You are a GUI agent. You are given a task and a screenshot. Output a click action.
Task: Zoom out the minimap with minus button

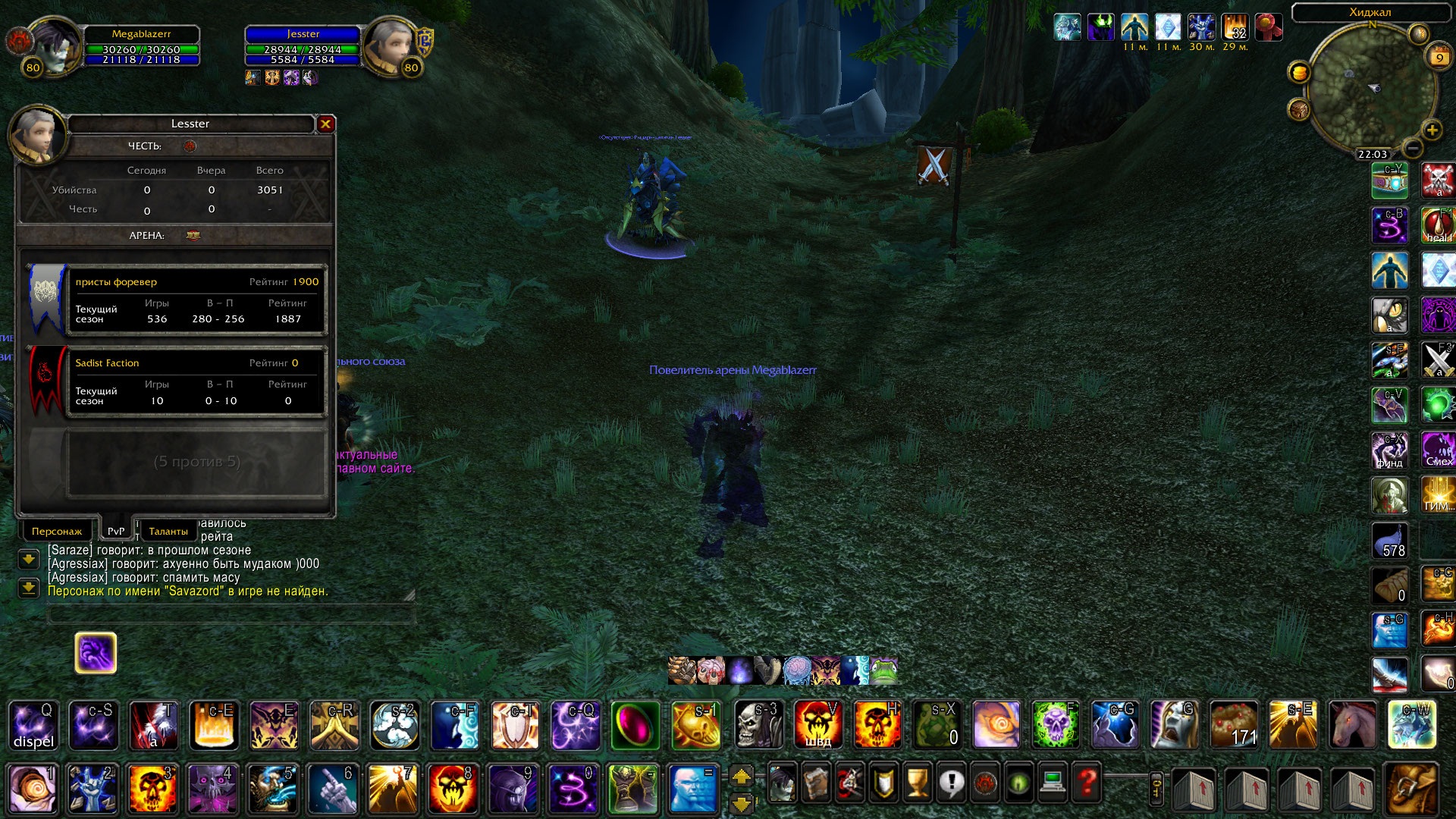click(1412, 148)
